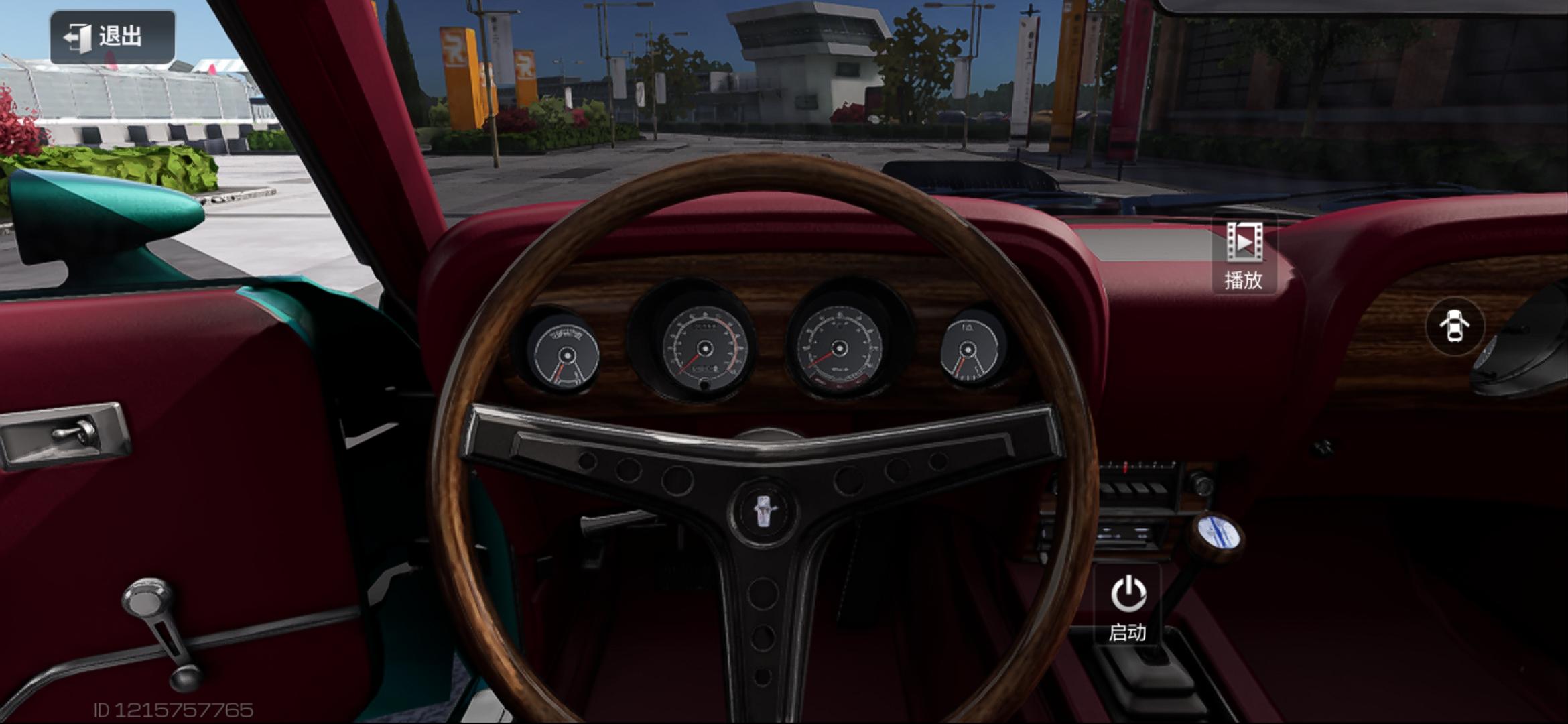Start the engine with 启动 button
Screen dimensions: 1568x724
tap(1128, 605)
